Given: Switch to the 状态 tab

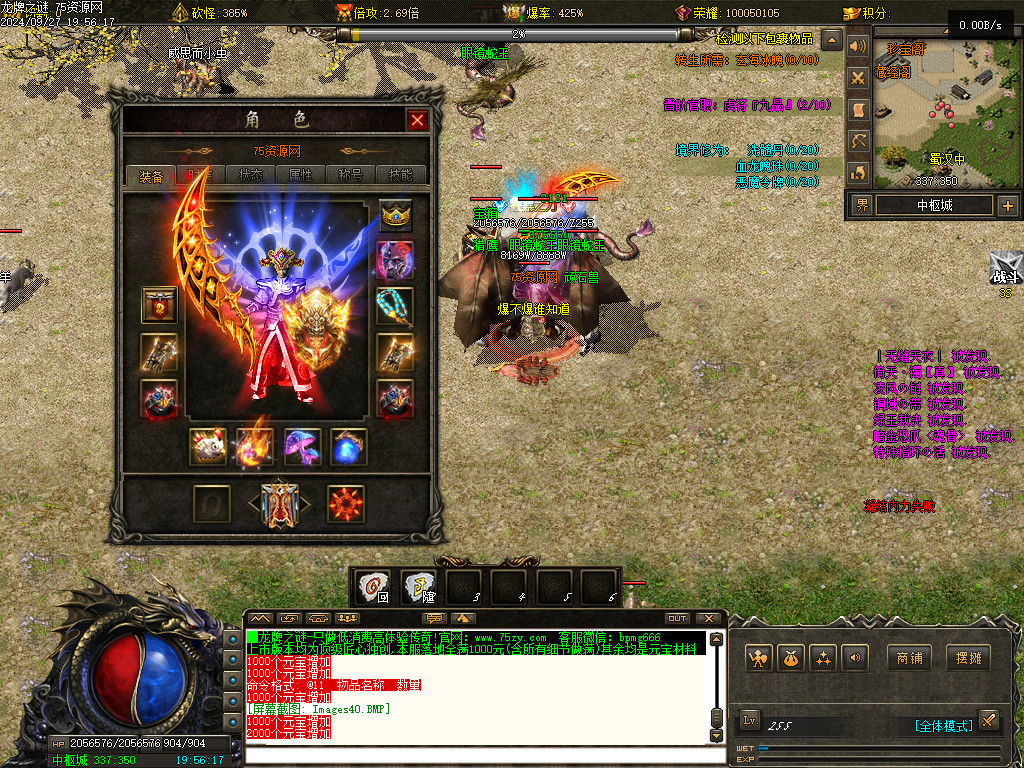Looking at the screenshot, I should [x=250, y=175].
